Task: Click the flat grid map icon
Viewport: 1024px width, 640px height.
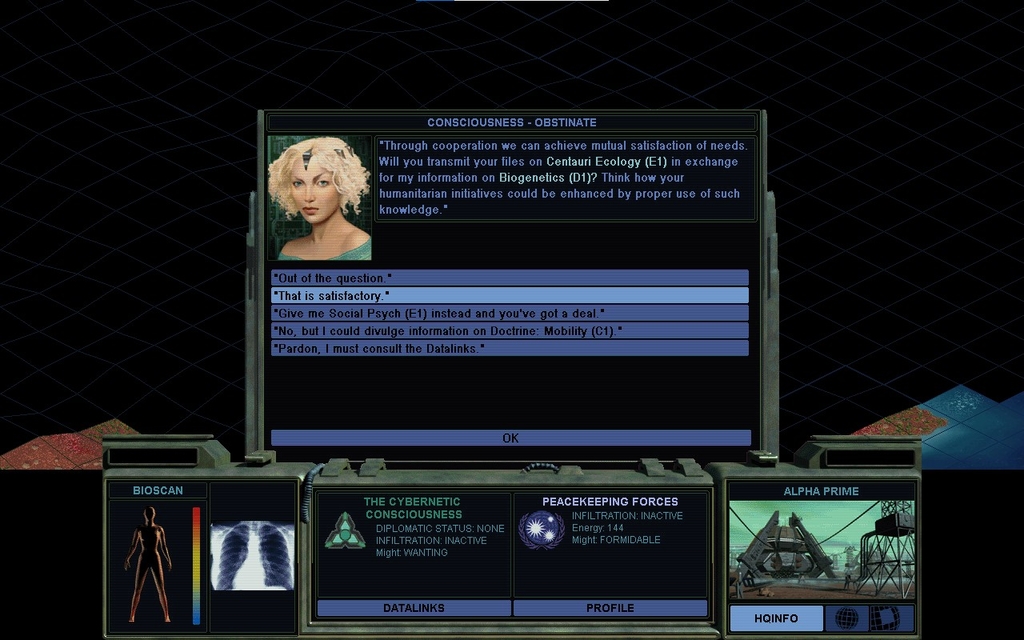Action: [x=884, y=618]
